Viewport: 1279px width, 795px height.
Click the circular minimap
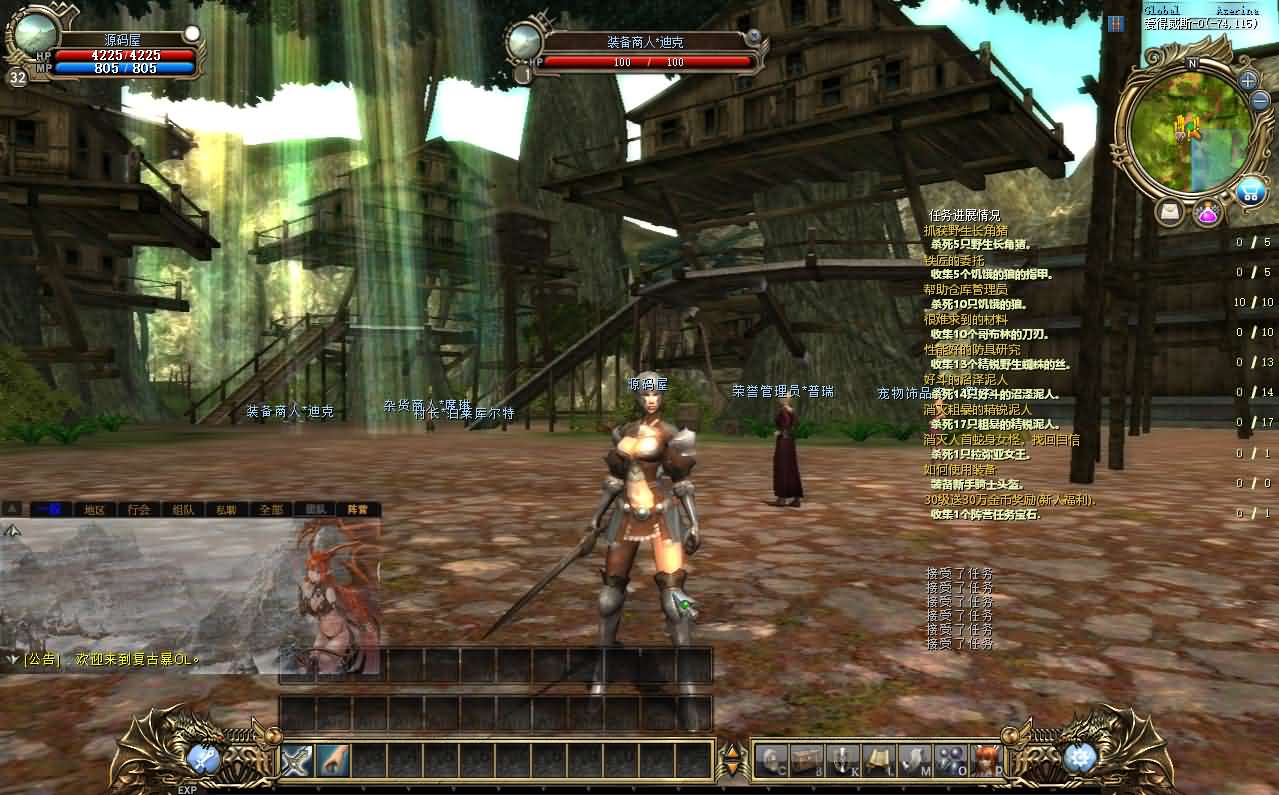[1189, 128]
